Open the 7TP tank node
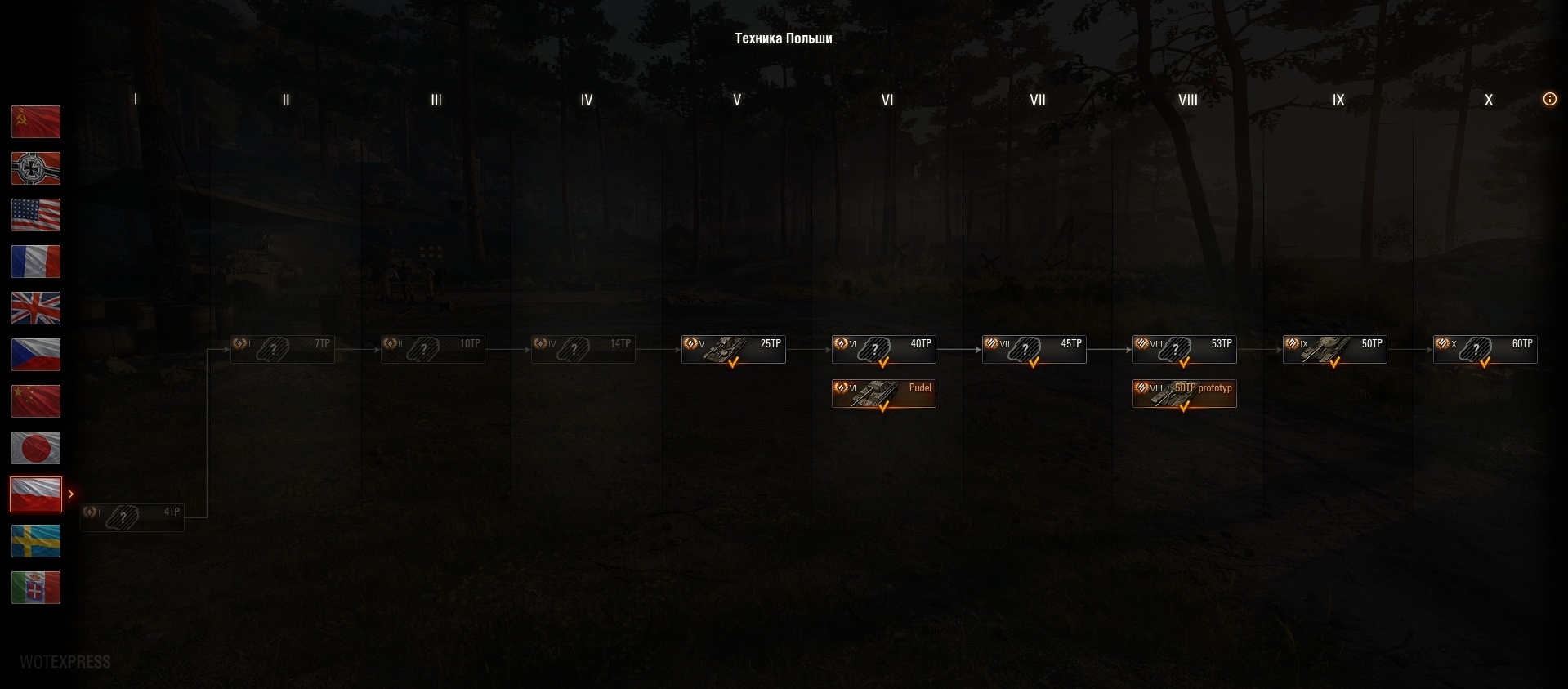 [x=283, y=349]
